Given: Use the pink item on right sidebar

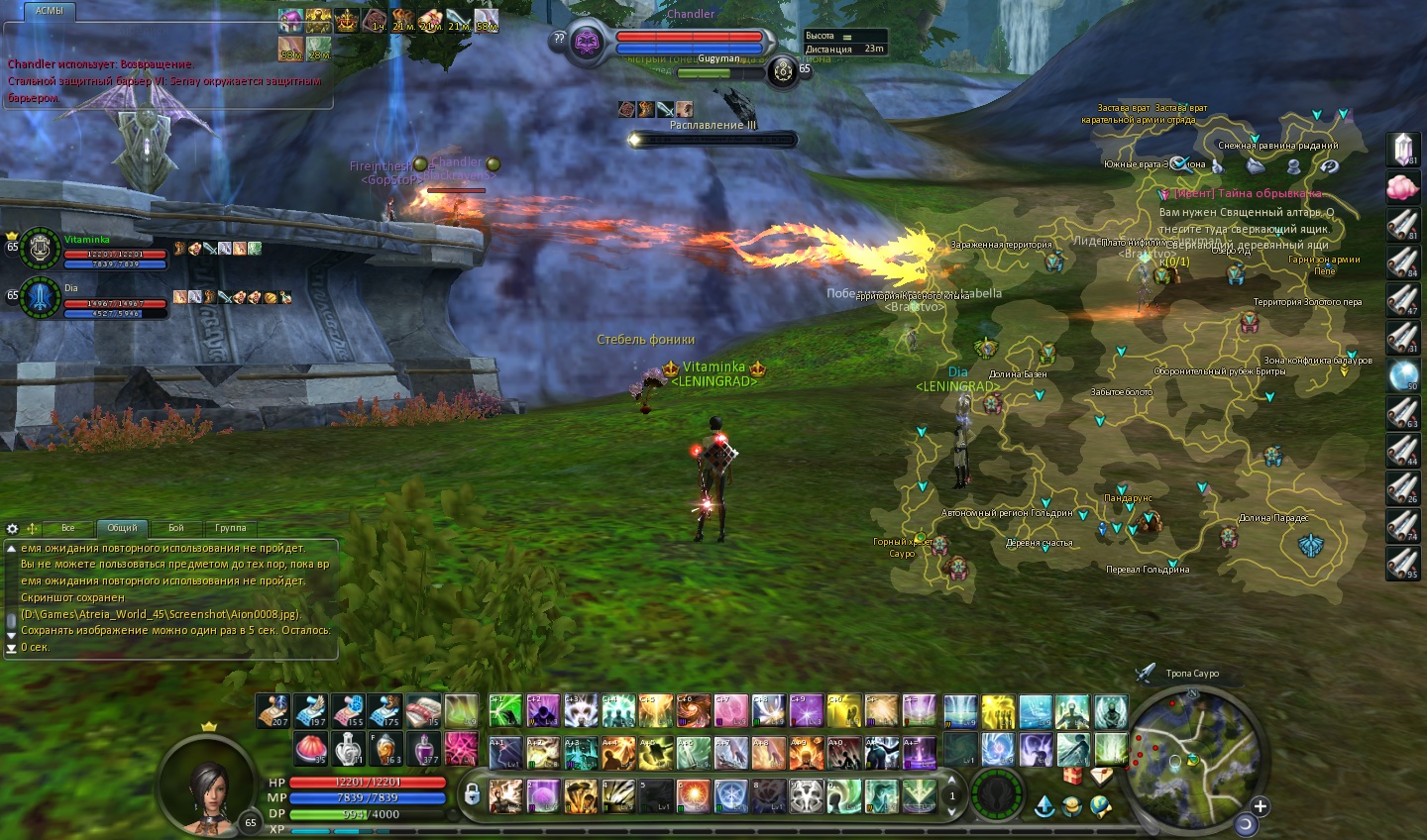Looking at the screenshot, I should pyautogui.click(x=1402, y=187).
